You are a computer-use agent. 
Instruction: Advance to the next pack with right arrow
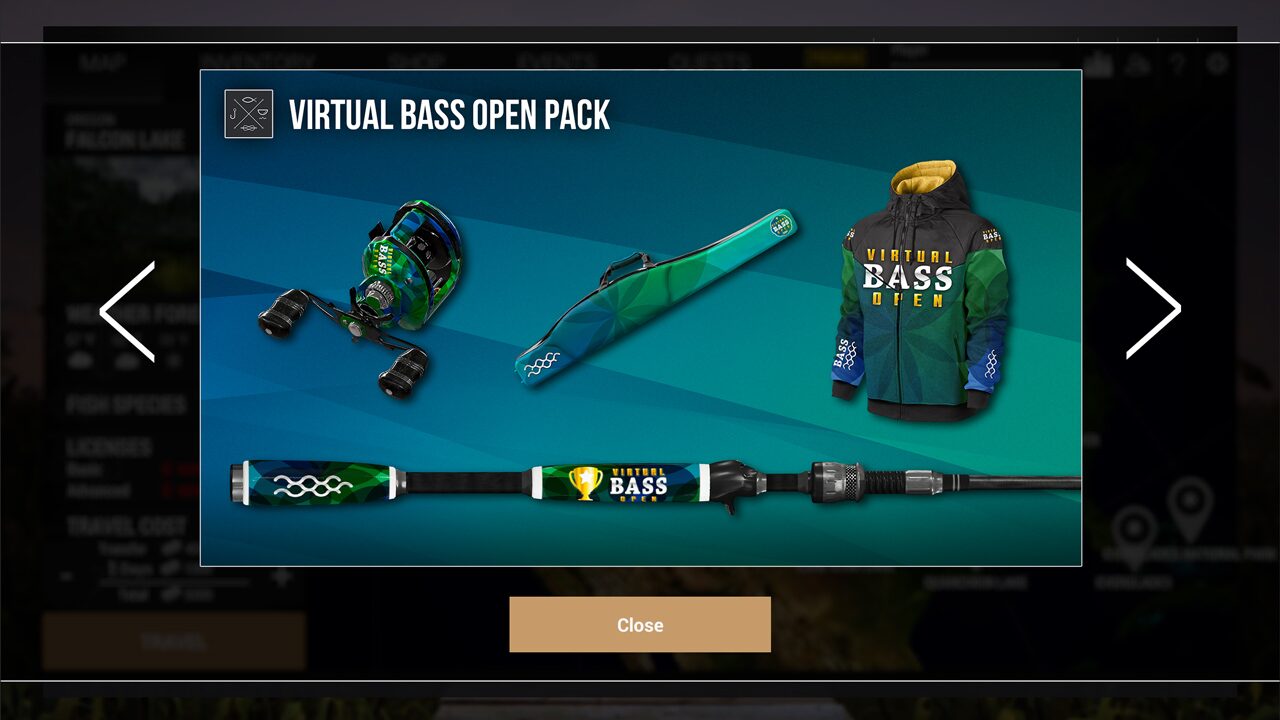click(x=1152, y=310)
